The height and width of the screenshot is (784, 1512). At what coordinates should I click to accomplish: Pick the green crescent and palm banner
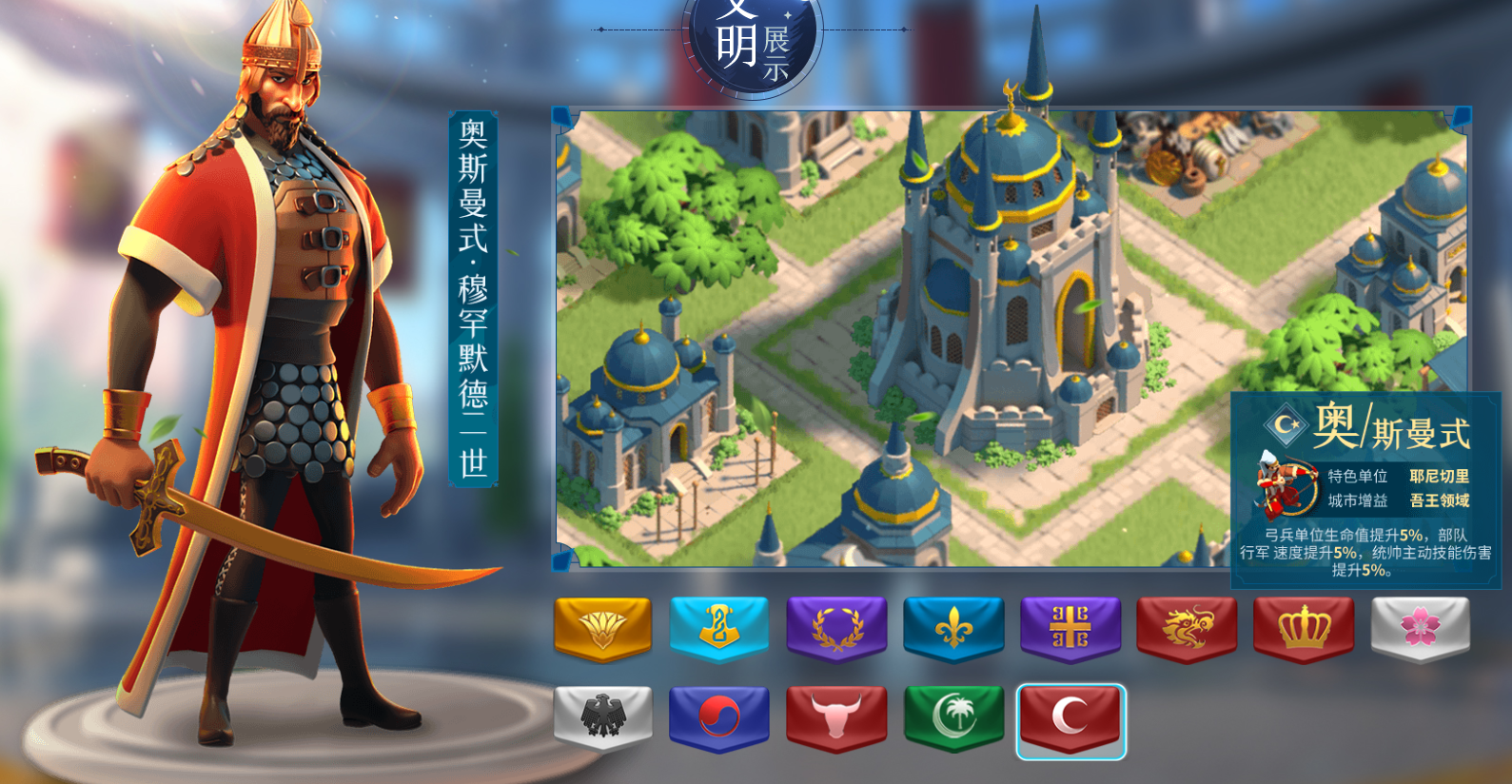(x=953, y=716)
